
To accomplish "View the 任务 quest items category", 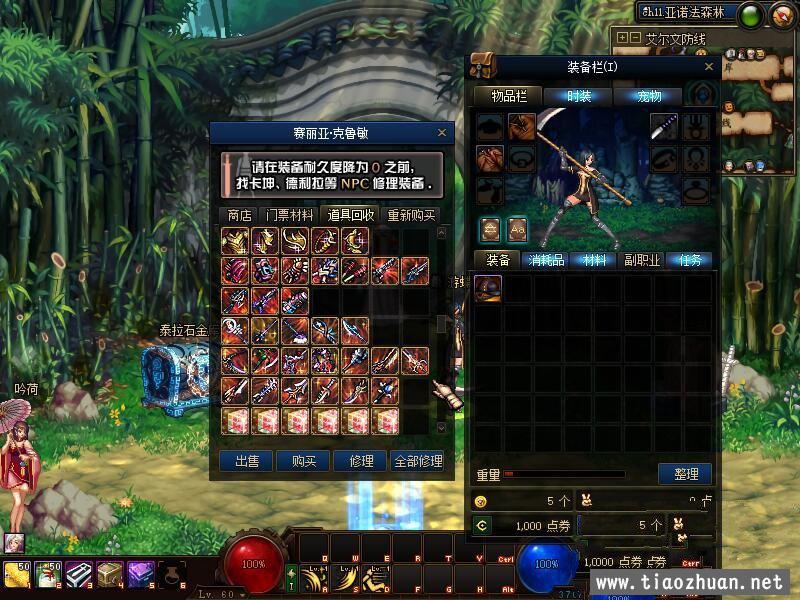I will click(690, 260).
